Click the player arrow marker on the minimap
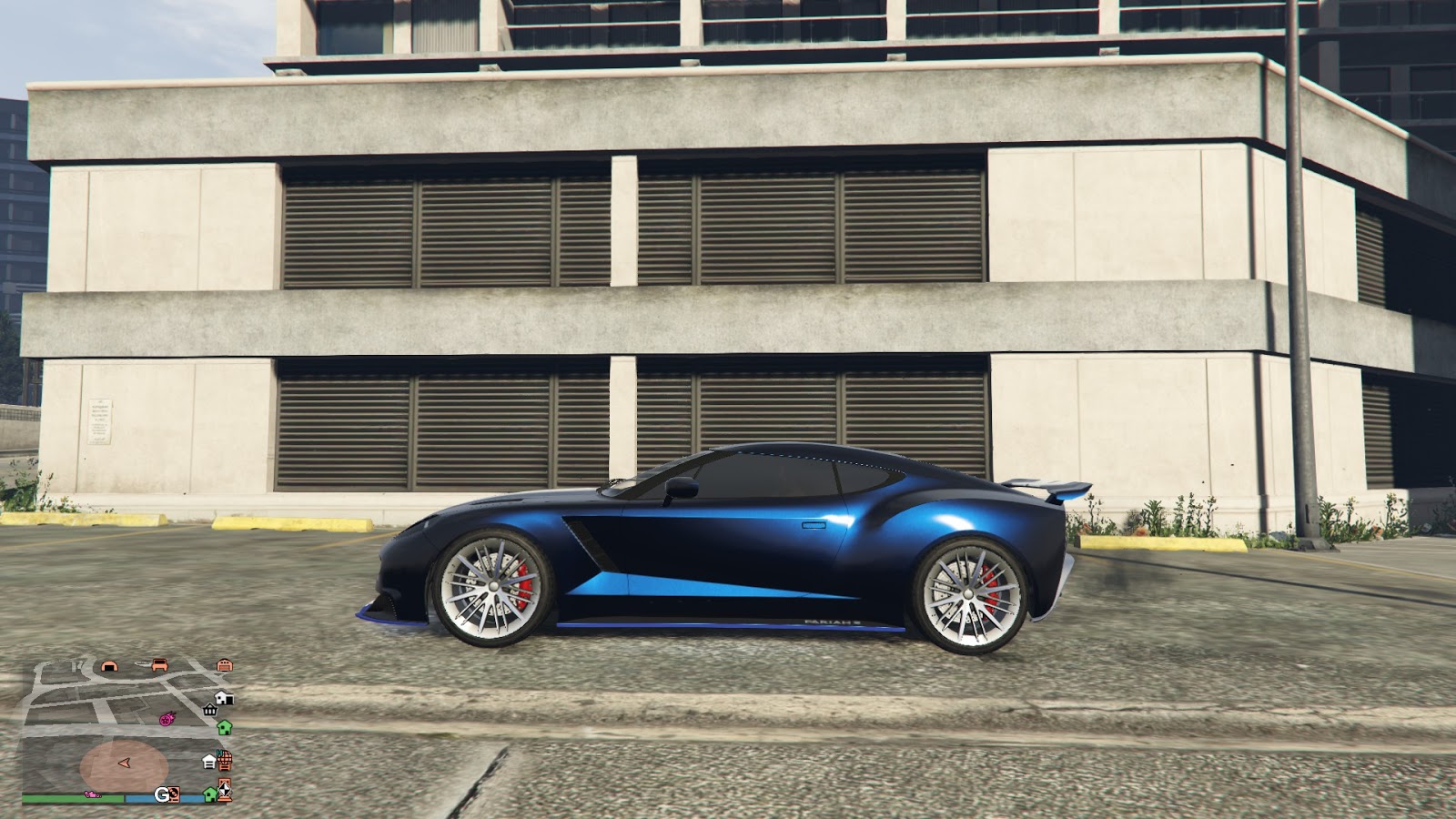This screenshot has width=1456, height=819. [x=126, y=763]
